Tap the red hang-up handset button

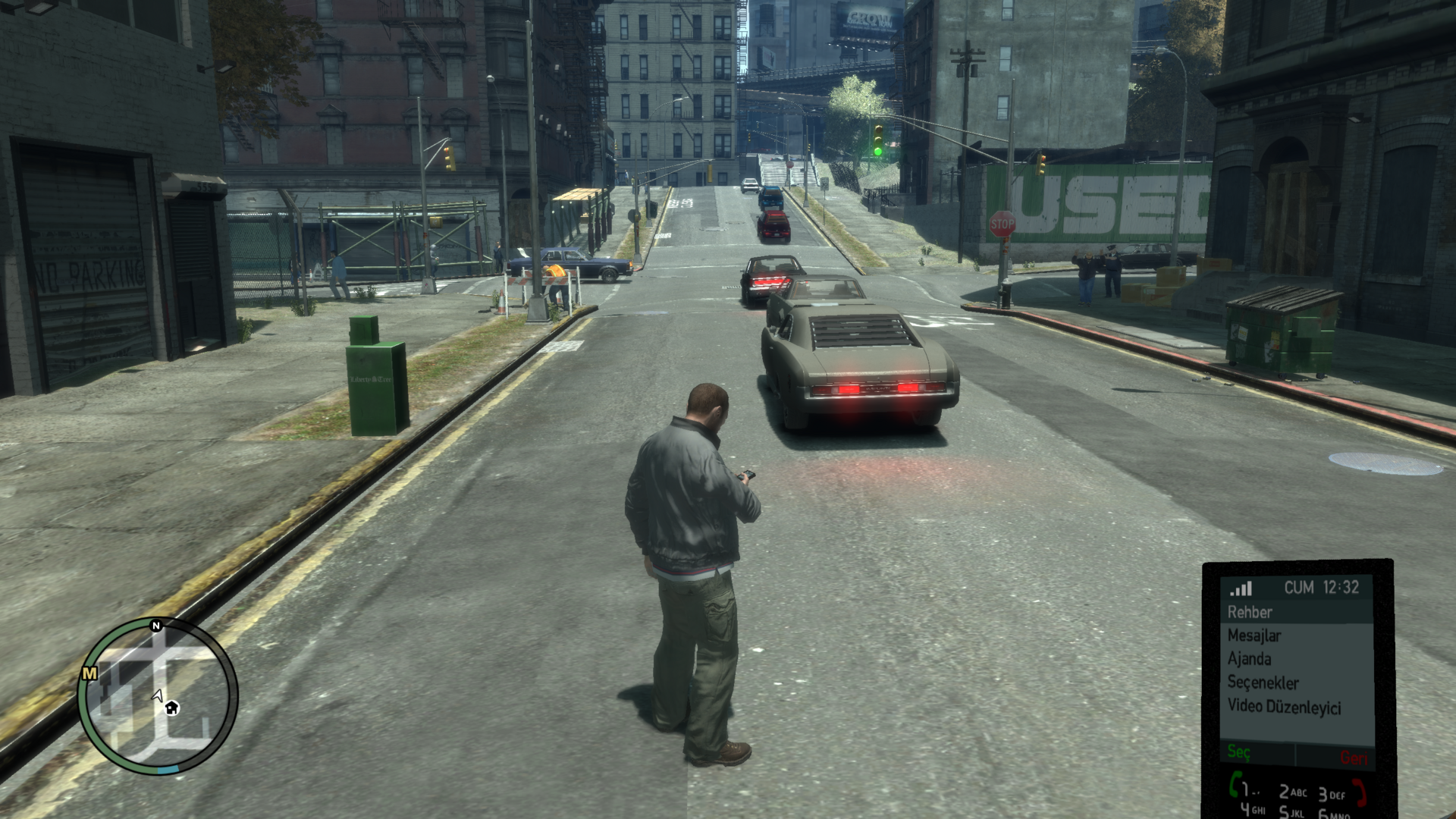coord(1360,792)
